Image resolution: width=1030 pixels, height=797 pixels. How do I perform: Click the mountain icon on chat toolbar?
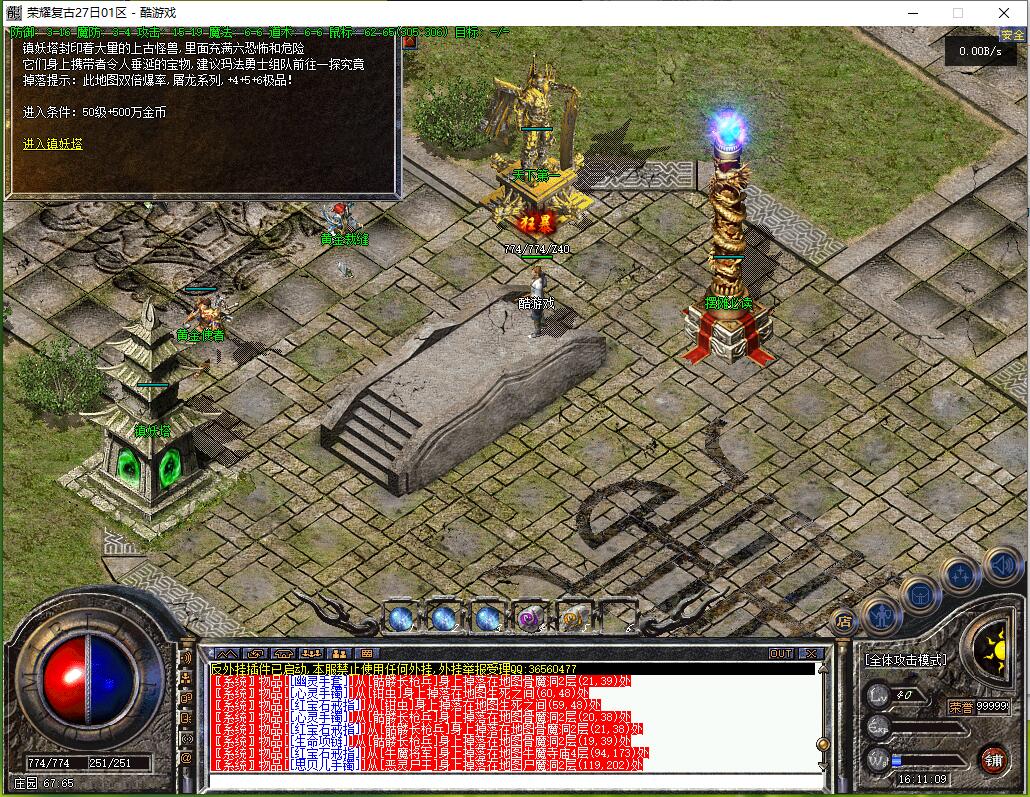[x=226, y=654]
